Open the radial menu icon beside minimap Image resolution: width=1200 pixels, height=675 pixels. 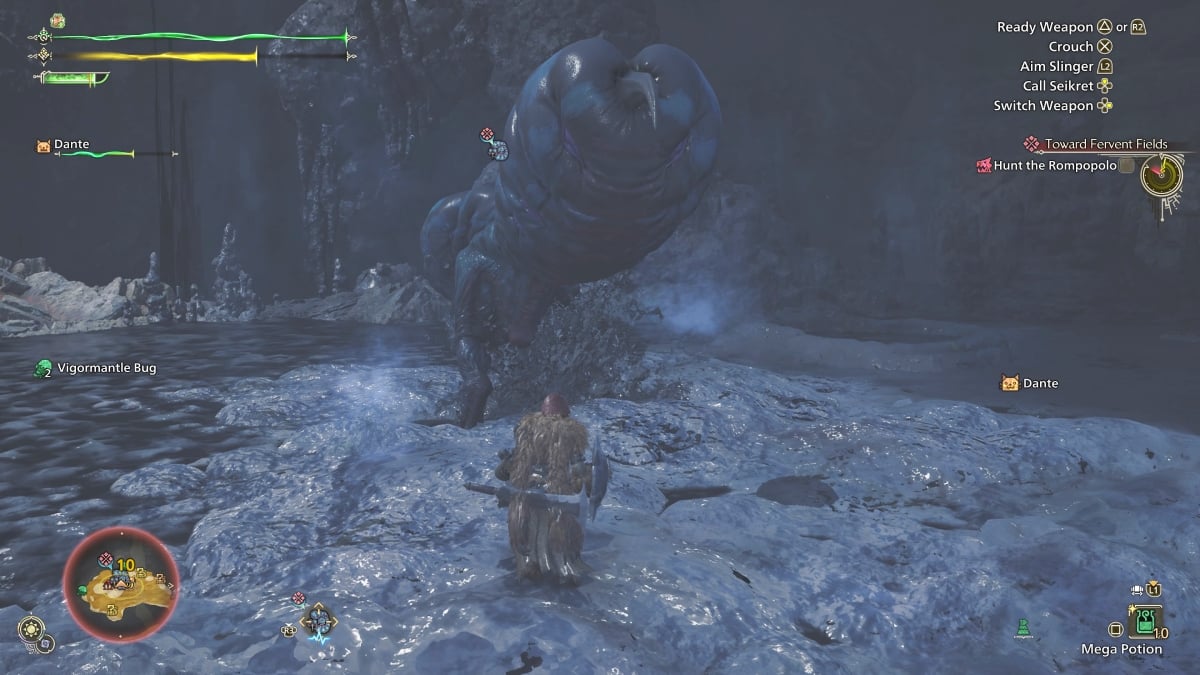[31, 629]
